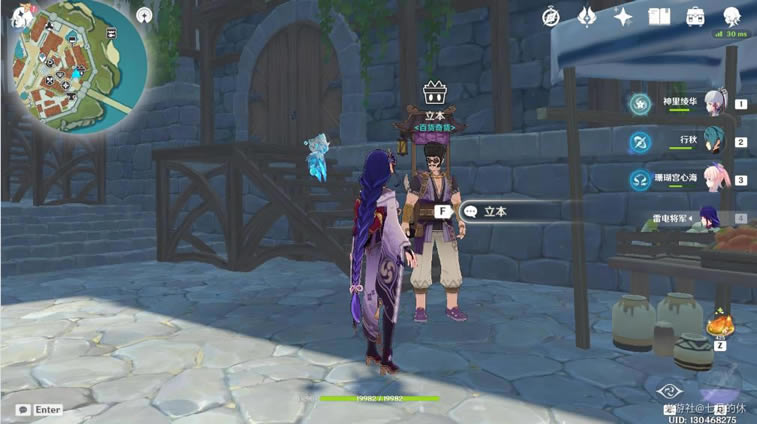
Task: Open the winged events icon
Action: [x=587, y=16]
